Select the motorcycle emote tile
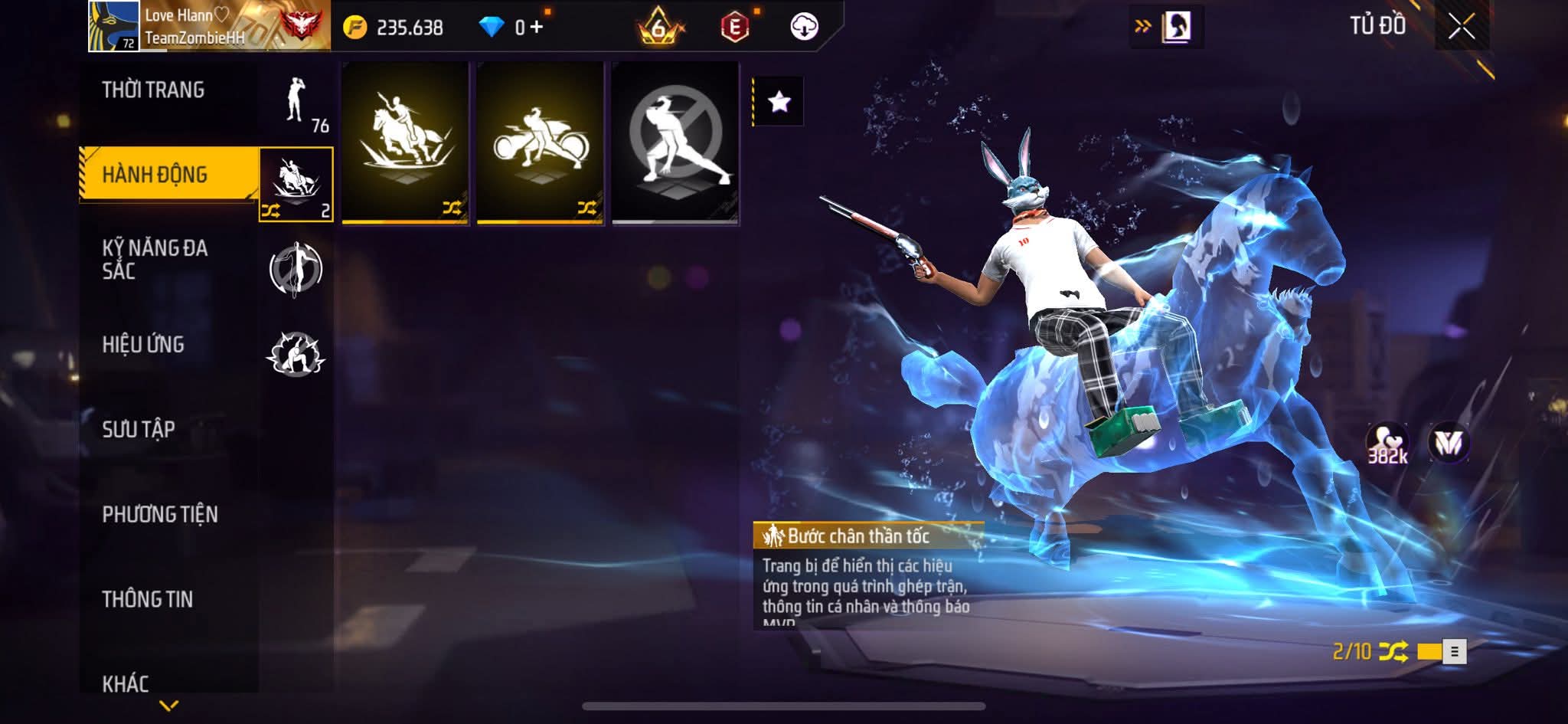Viewport: 1568px width, 724px height. coord(540,143)
